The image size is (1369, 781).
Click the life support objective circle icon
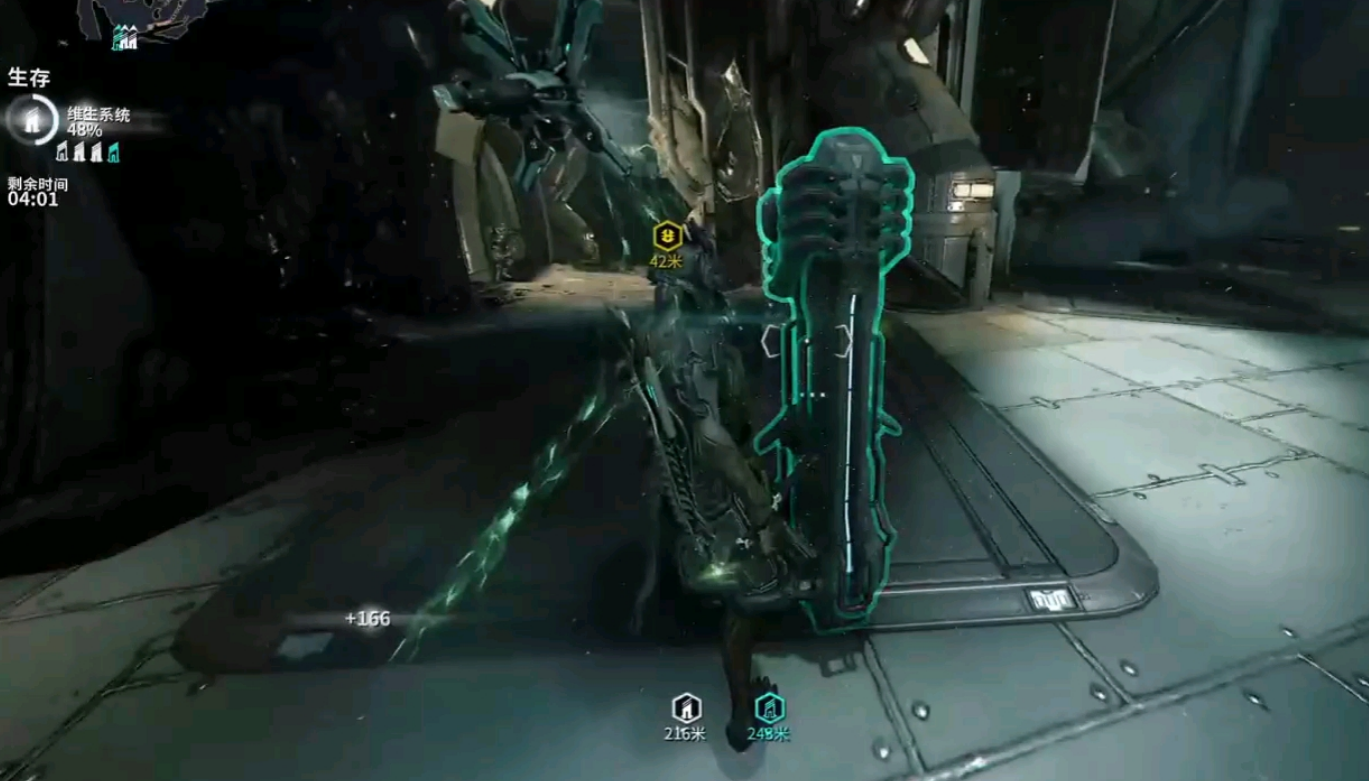29,119
